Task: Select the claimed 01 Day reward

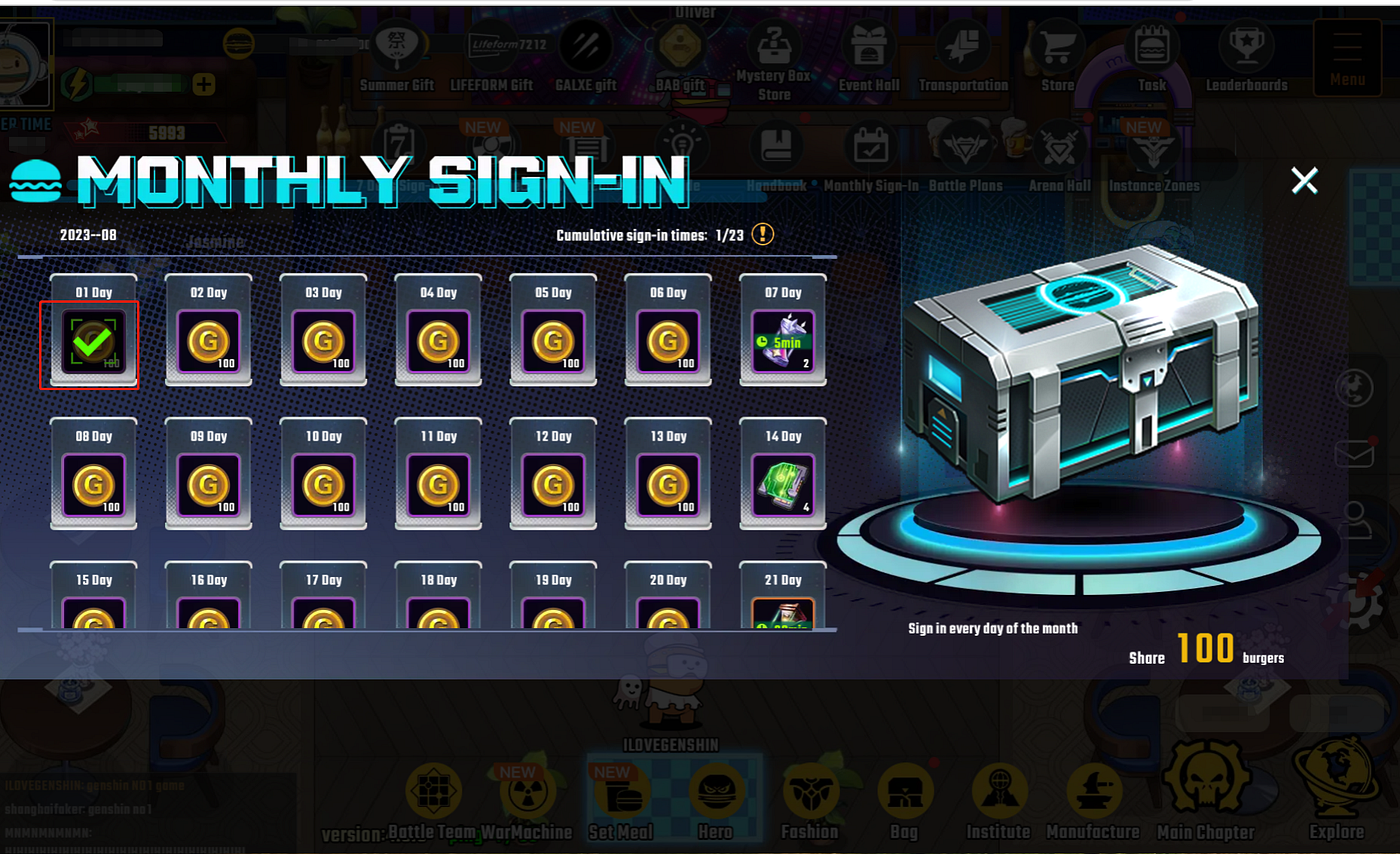Action: [93, 343]
